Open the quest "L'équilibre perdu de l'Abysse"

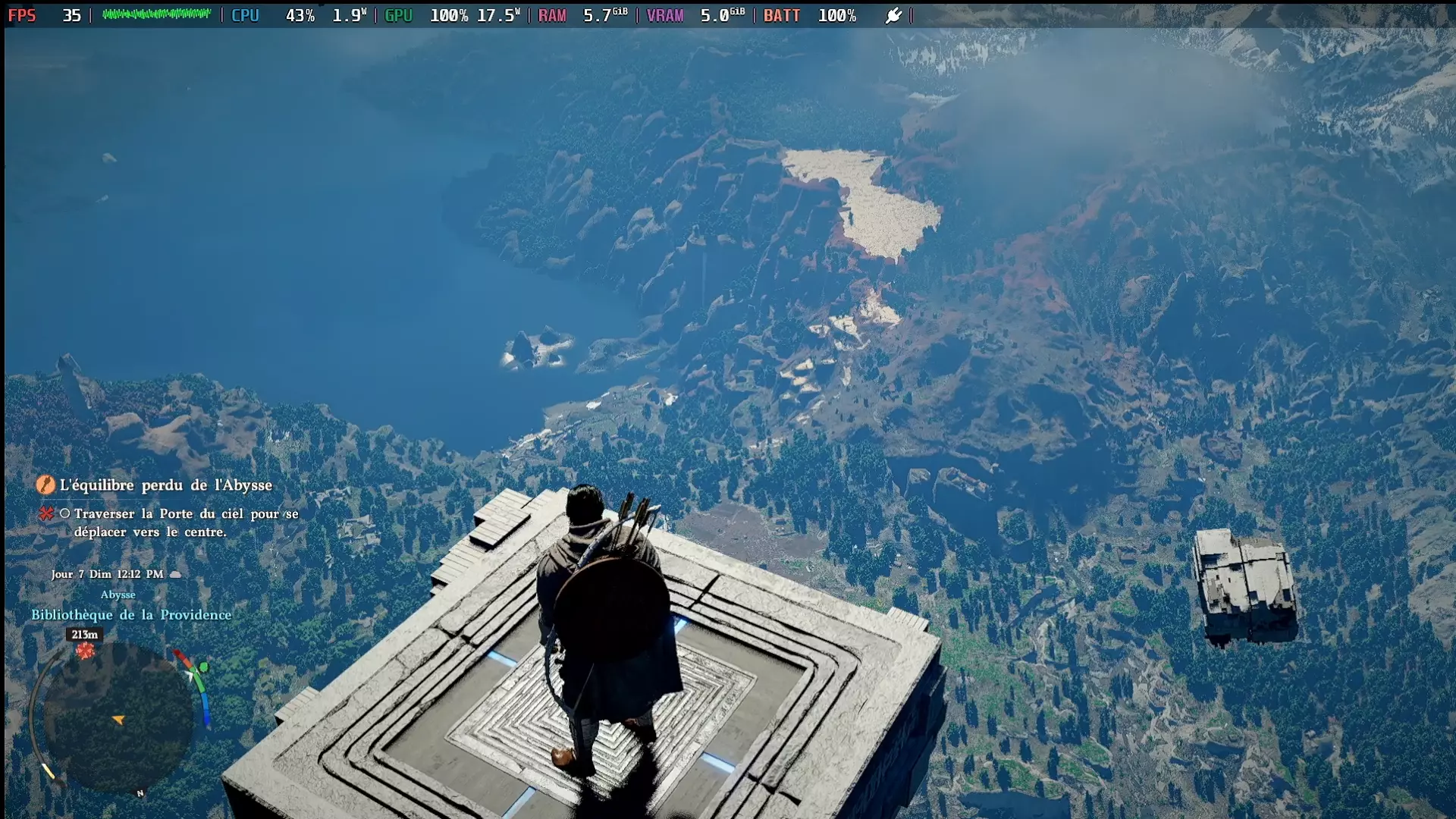click(165, 485)
